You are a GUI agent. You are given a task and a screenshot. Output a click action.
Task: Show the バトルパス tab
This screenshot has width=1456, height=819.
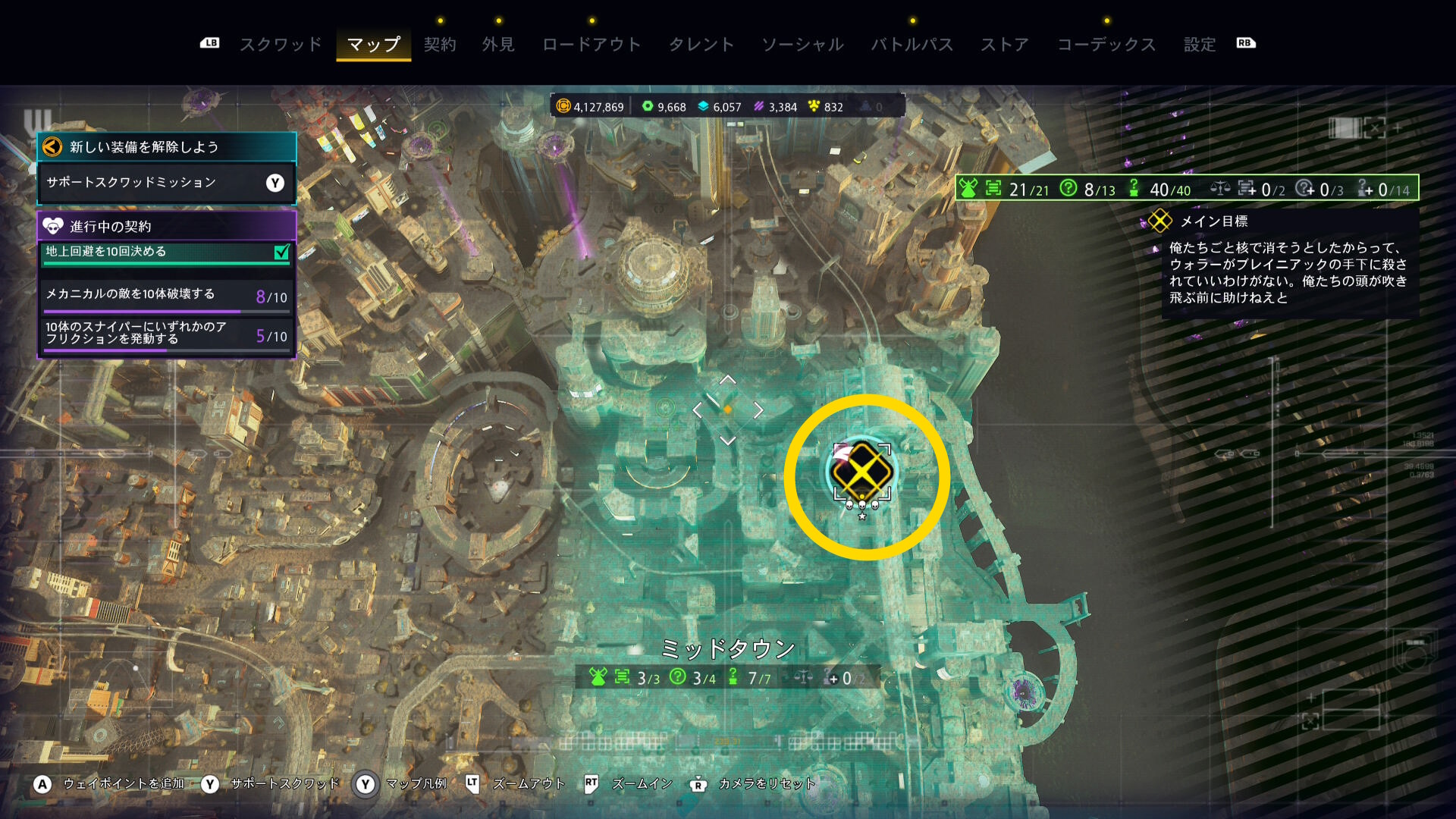pyautogui.click(x=912, y=44)
